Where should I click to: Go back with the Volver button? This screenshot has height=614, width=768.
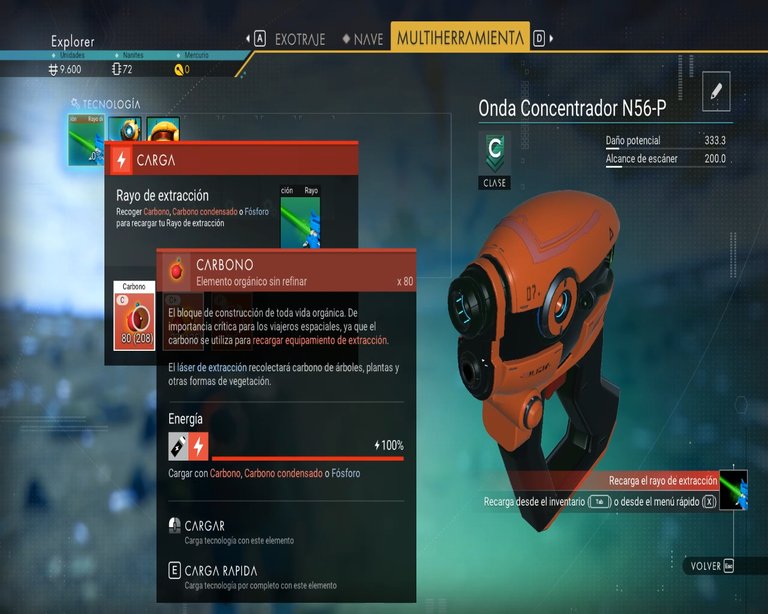coord(712,566)
